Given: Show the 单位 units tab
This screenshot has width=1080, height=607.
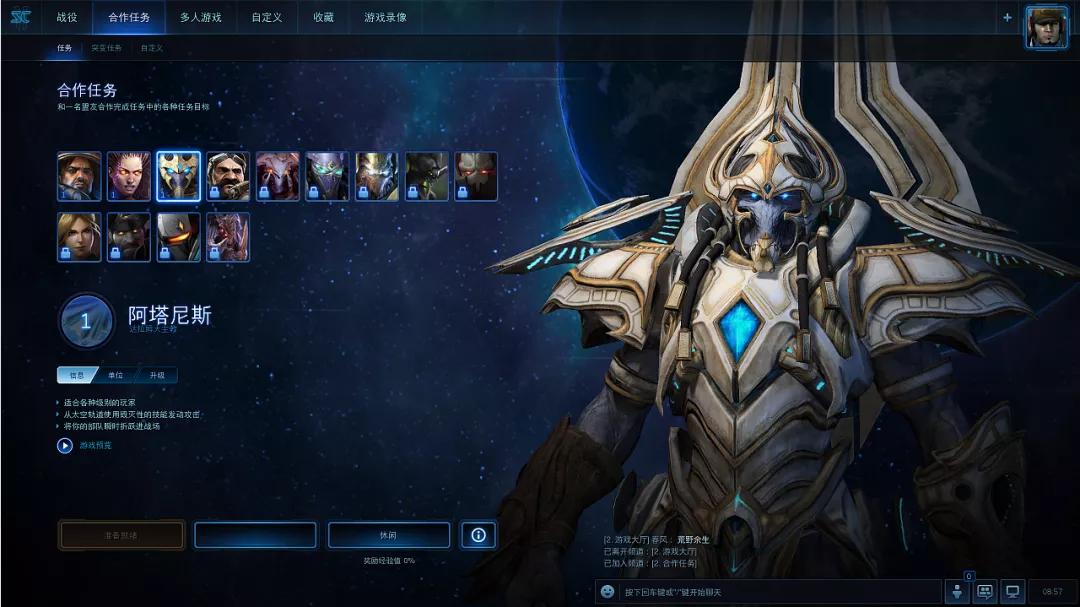Looking at the screenshot, I should [116, 376].
